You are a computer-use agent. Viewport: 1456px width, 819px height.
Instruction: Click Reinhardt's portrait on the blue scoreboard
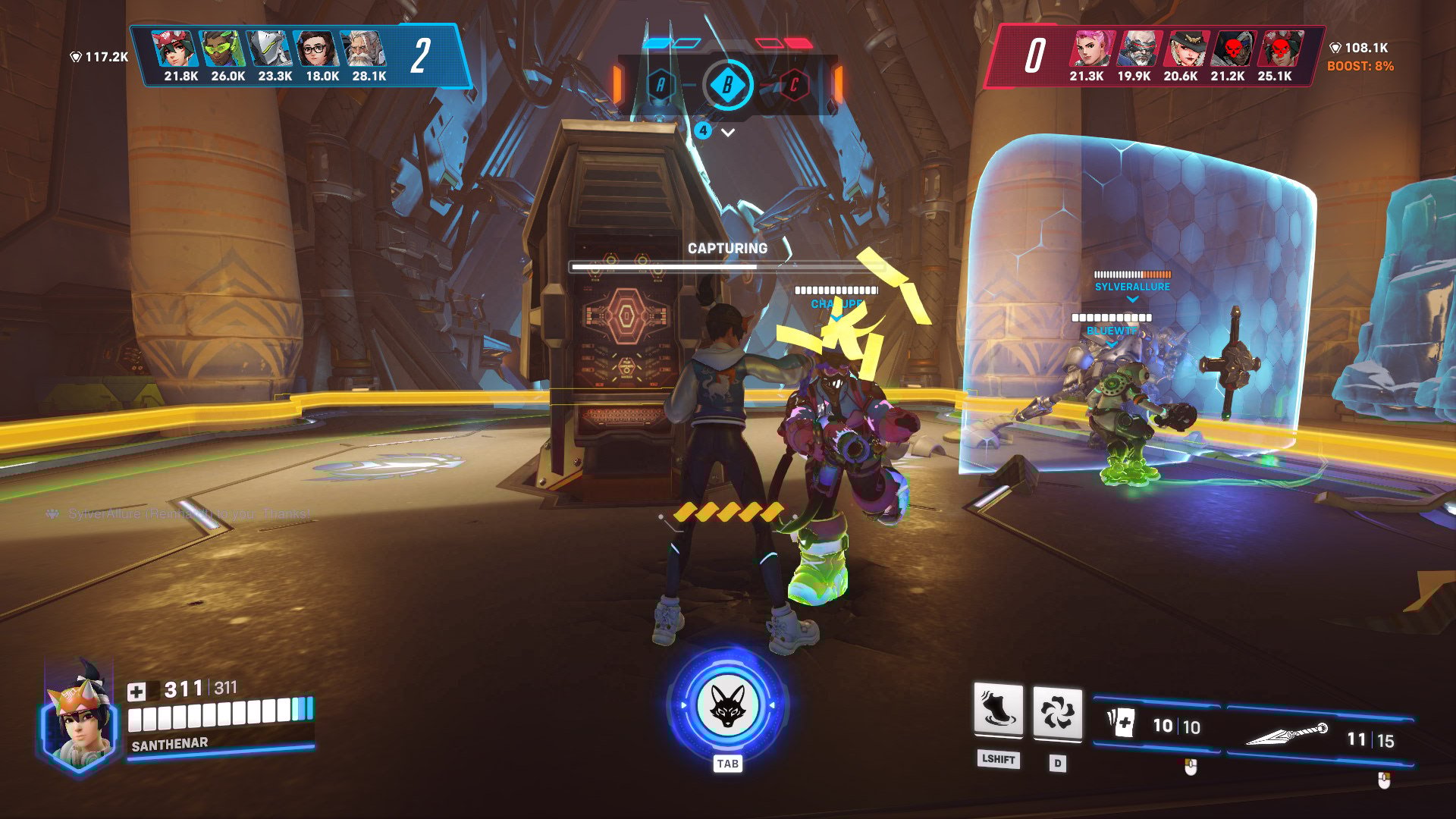coord(362,48)
